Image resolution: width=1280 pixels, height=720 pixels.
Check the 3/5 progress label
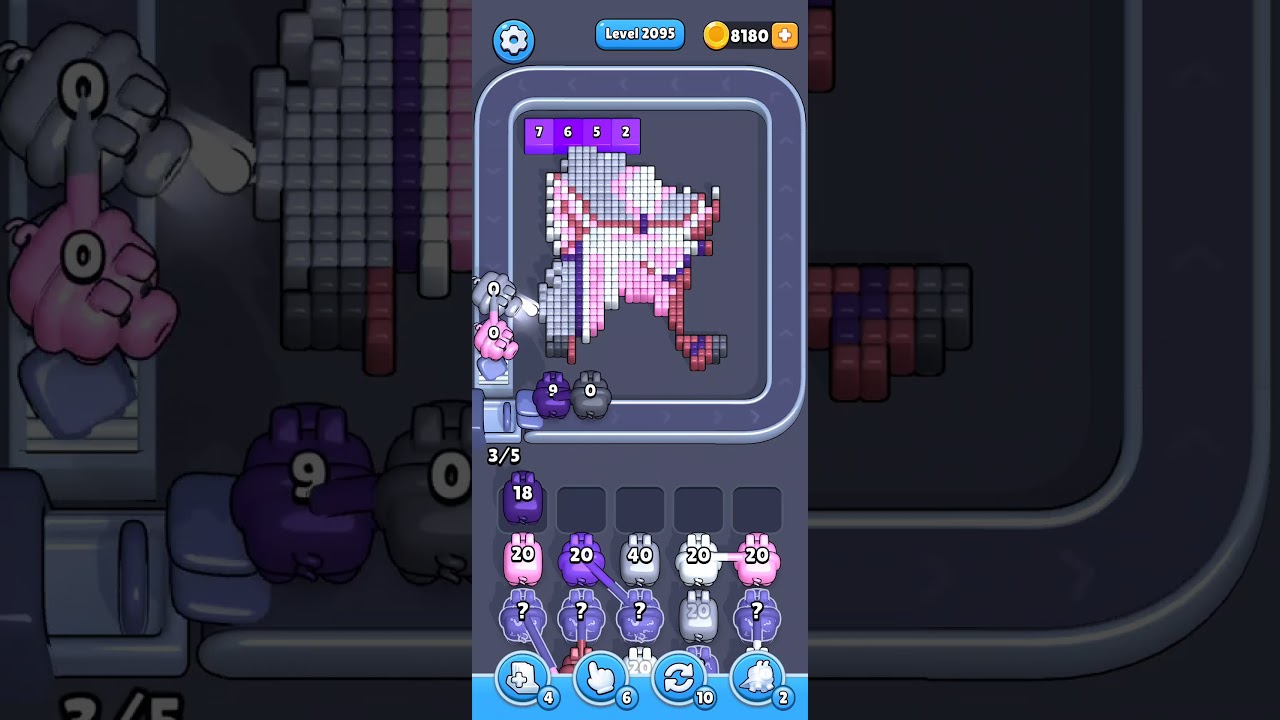point(505,455)
